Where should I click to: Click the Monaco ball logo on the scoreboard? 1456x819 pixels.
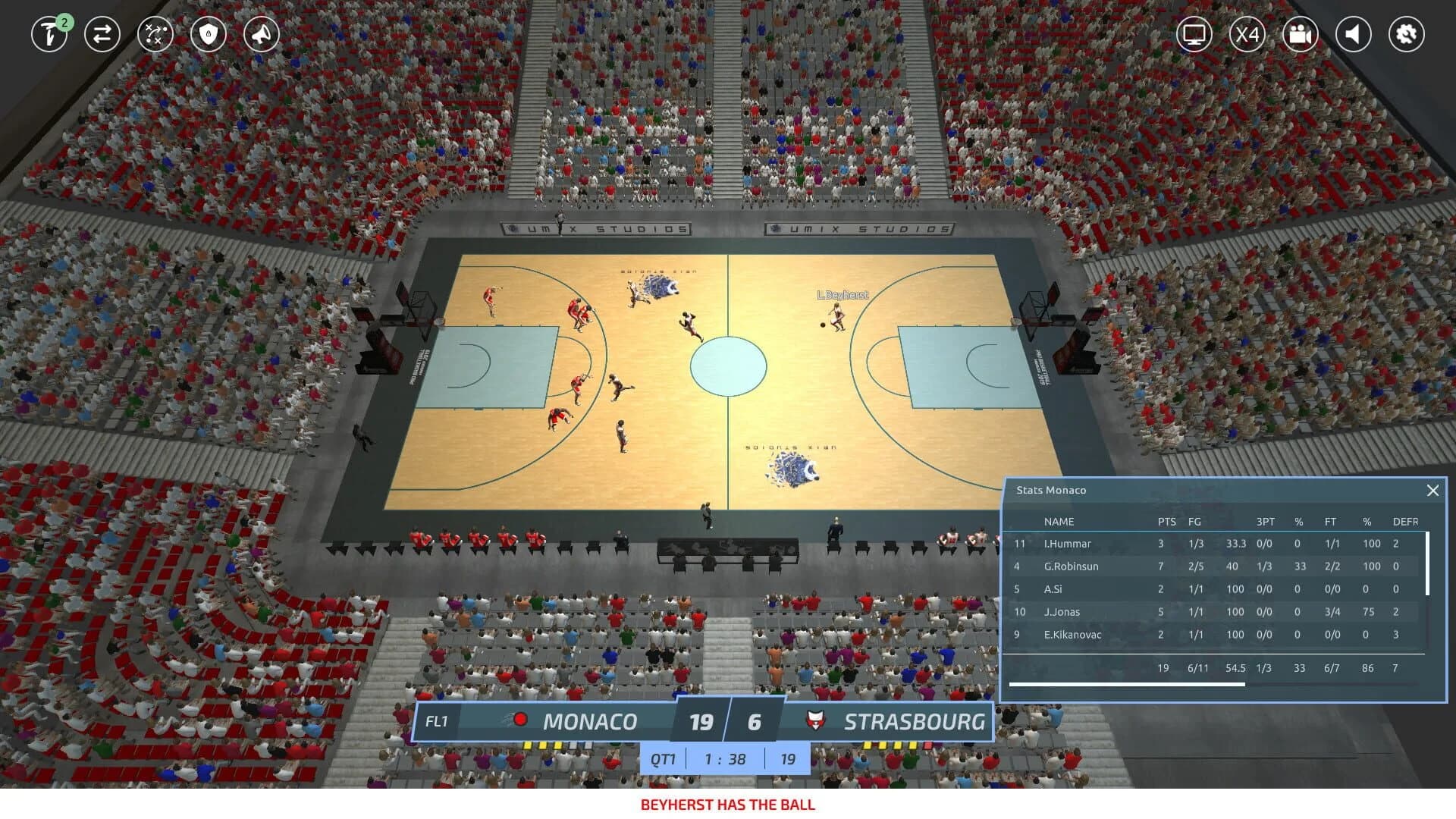coord(519,721)
